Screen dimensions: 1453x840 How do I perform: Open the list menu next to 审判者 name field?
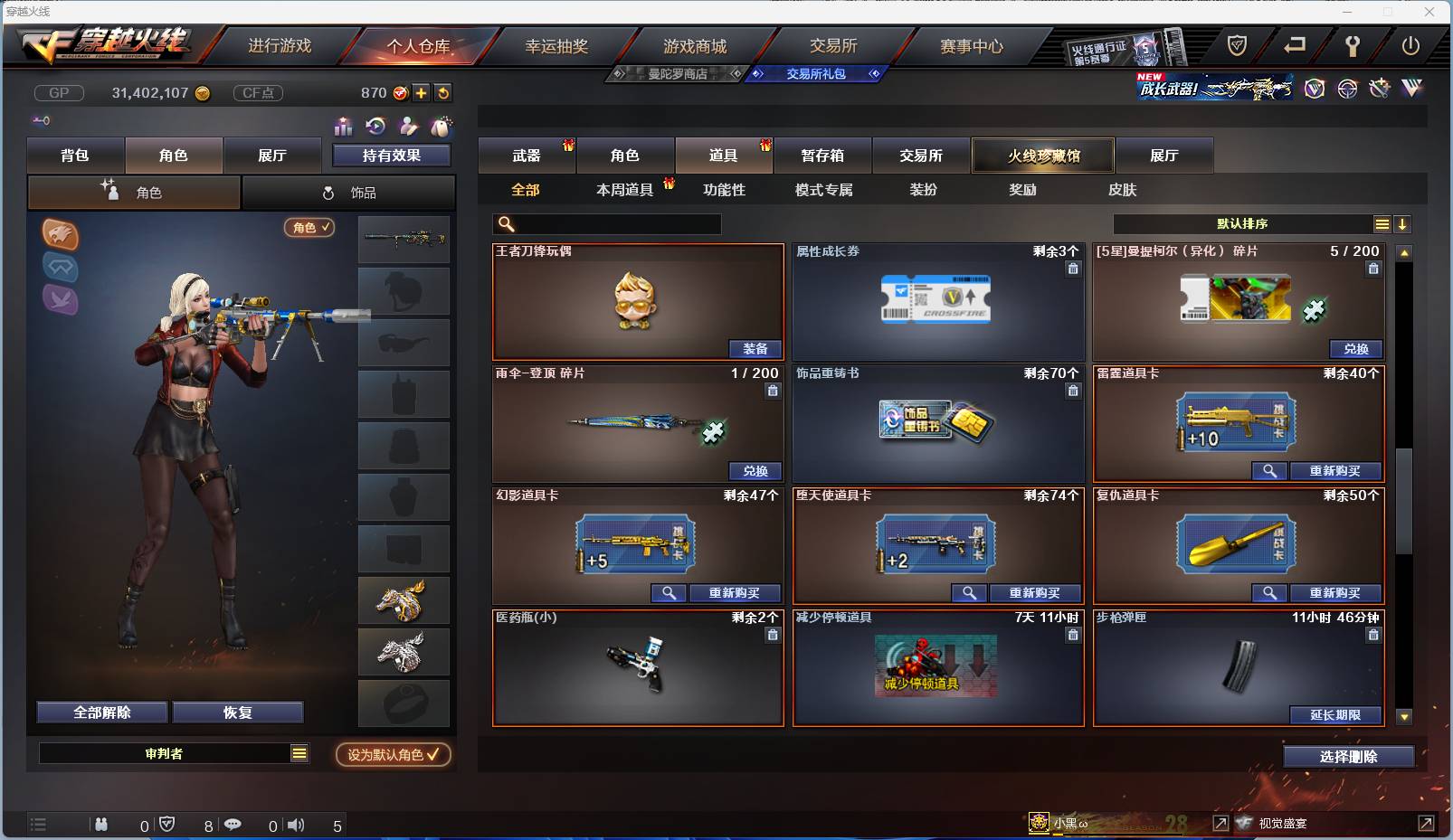[x=299, y=752]
